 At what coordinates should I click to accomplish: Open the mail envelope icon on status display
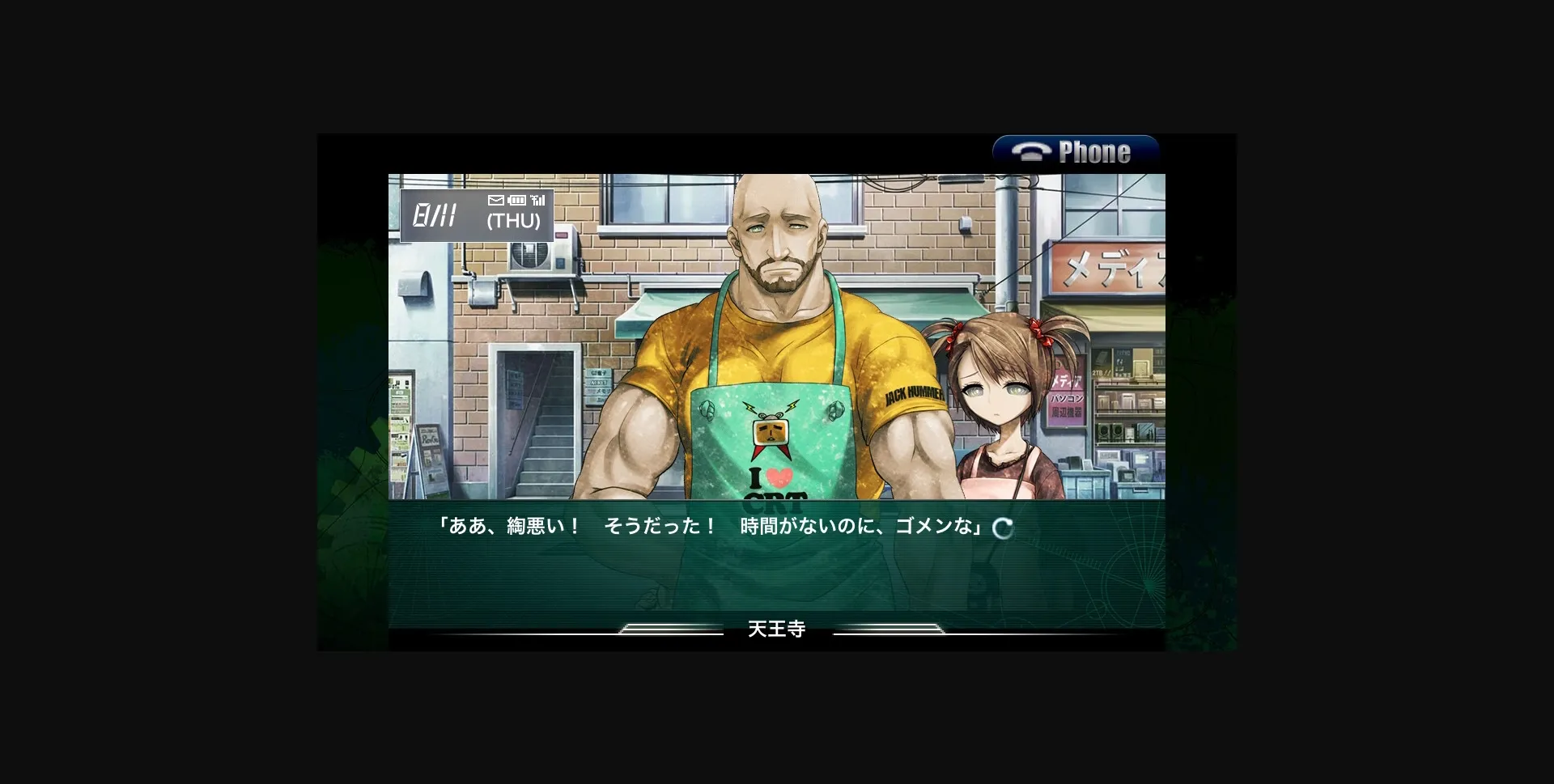(496, 200)
